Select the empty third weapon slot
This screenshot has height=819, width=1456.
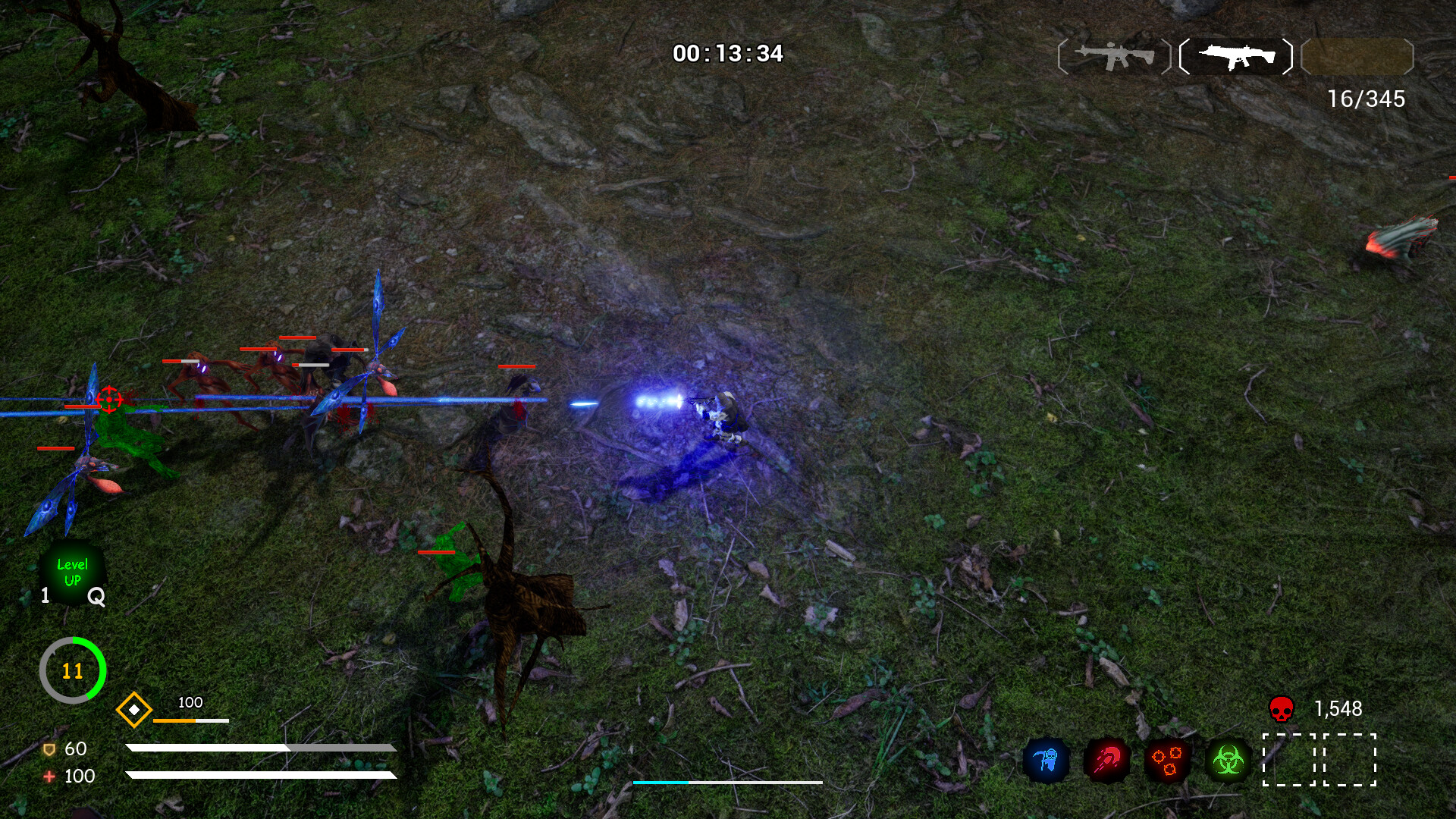coord(1357,56)
